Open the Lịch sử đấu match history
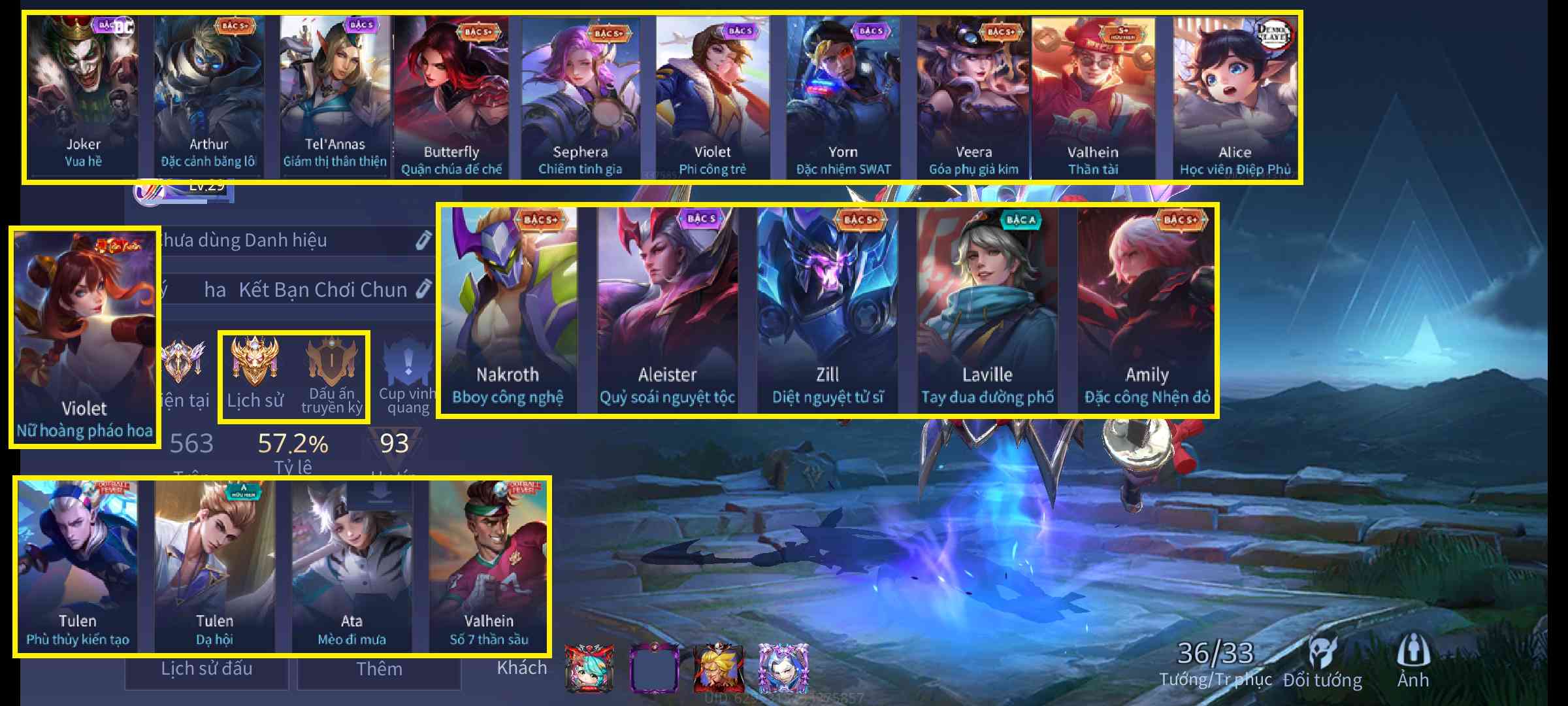Screen dimensions: 1568x706 [206, 669]
